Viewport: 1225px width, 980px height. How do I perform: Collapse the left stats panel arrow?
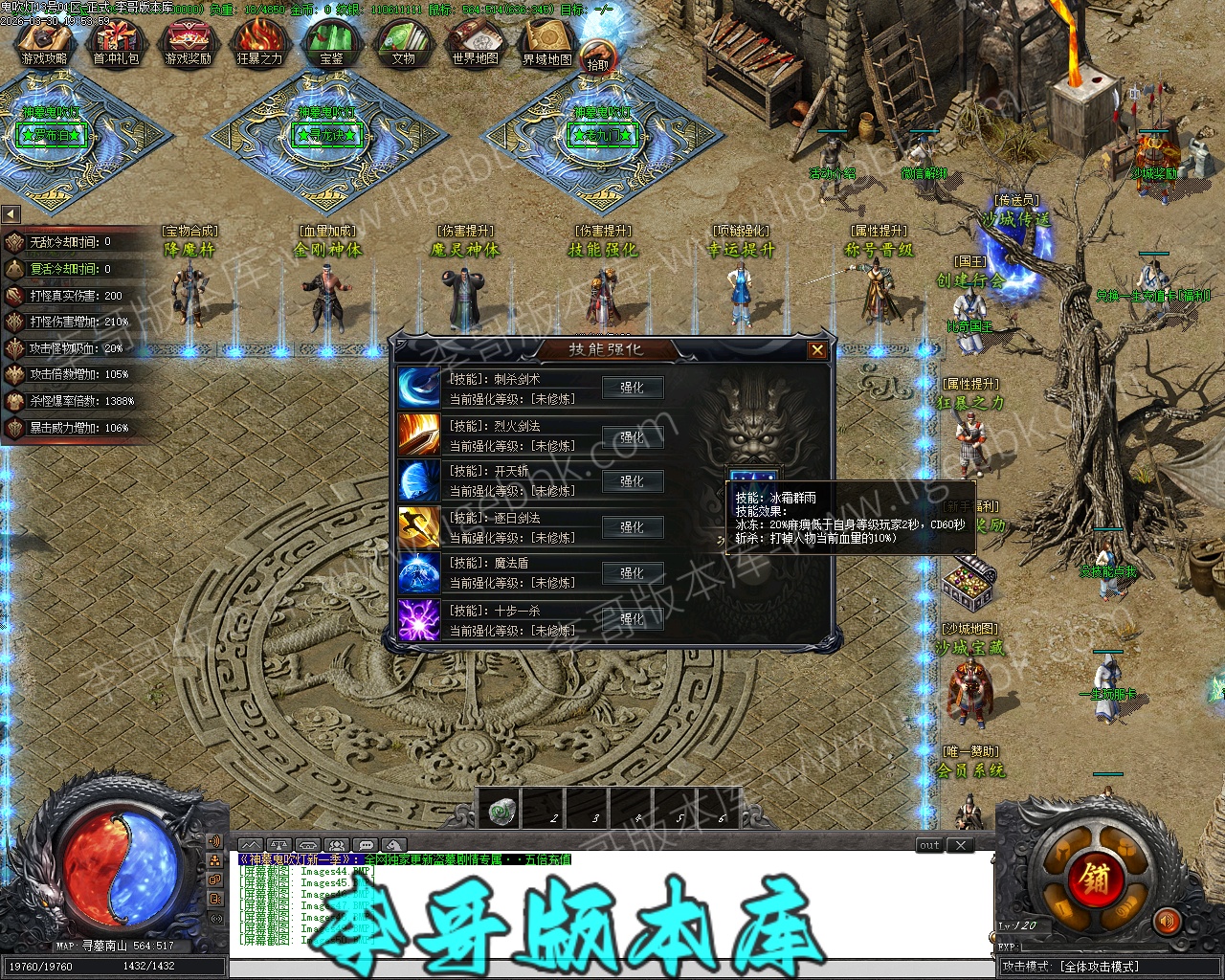click(11, 214)
